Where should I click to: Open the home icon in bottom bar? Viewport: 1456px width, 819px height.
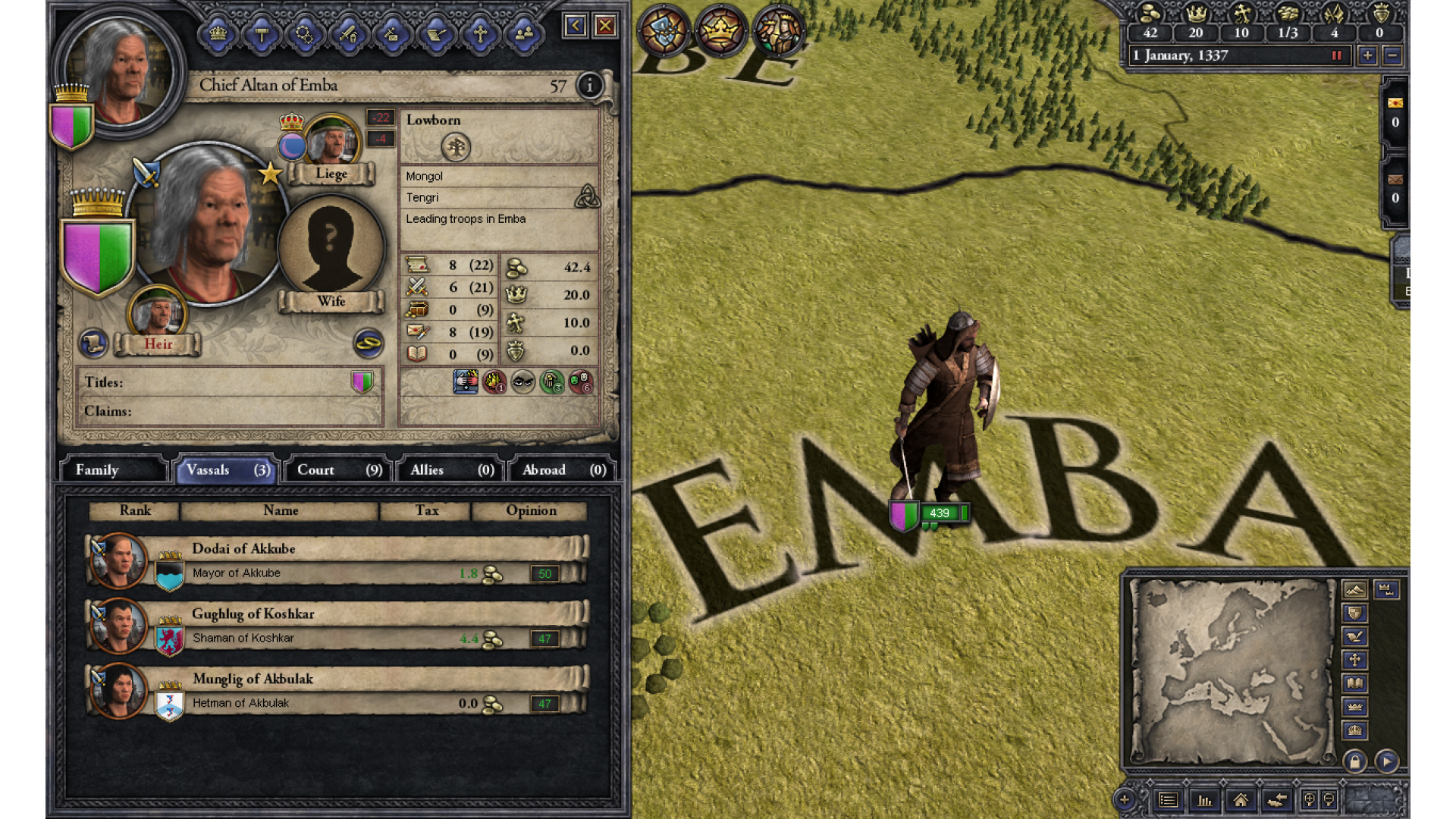(x=1241, y=800)
